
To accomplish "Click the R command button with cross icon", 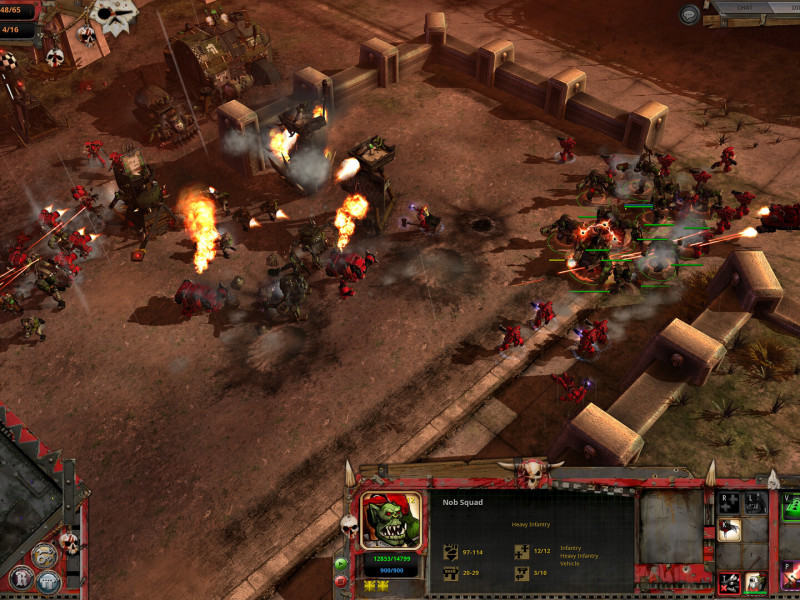I will 729,502.
